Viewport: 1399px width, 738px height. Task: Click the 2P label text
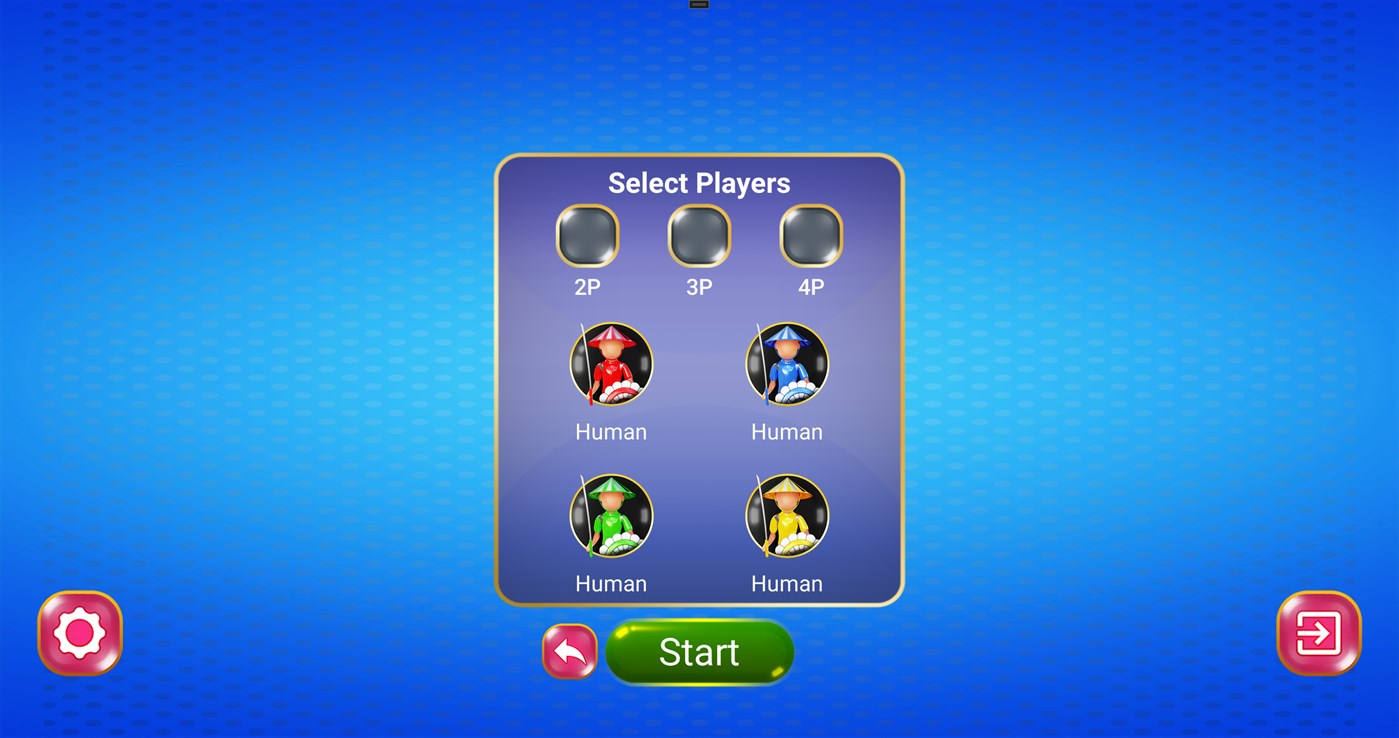pos(588,287)
